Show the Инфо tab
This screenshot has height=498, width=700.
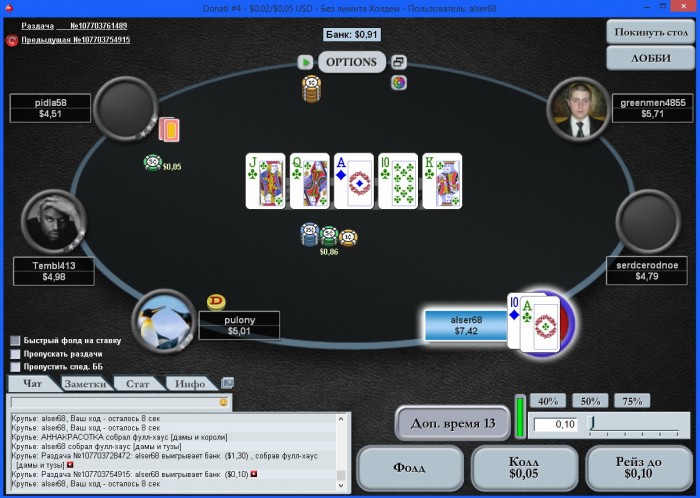pyautogui.click(x=189, y=383)
